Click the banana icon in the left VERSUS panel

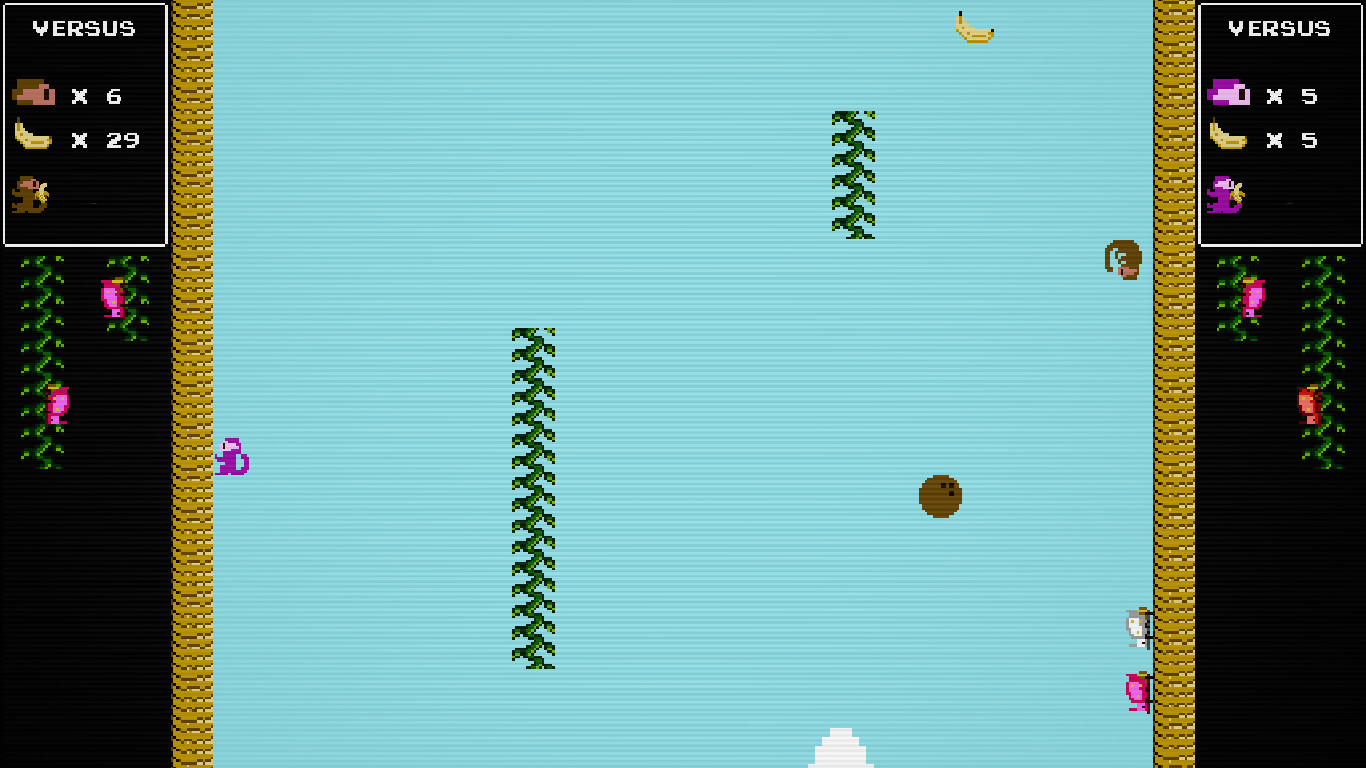click(x=32, y=138)
